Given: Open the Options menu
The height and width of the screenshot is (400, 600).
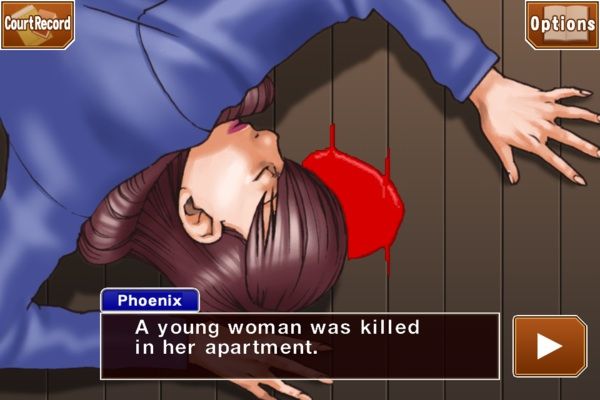Looking at the screenshot, I should pos(562,23).
